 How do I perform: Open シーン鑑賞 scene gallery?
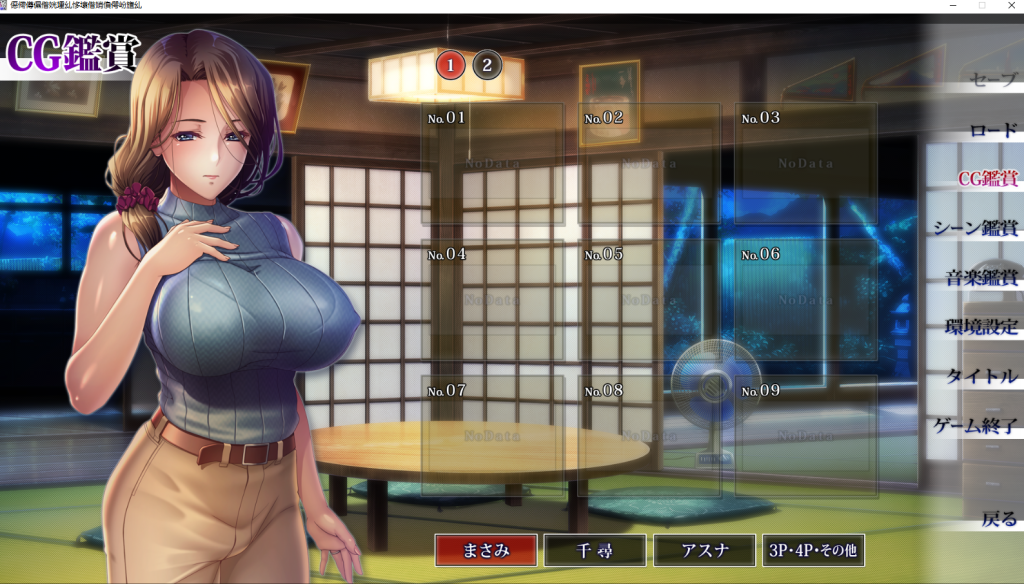975,228
